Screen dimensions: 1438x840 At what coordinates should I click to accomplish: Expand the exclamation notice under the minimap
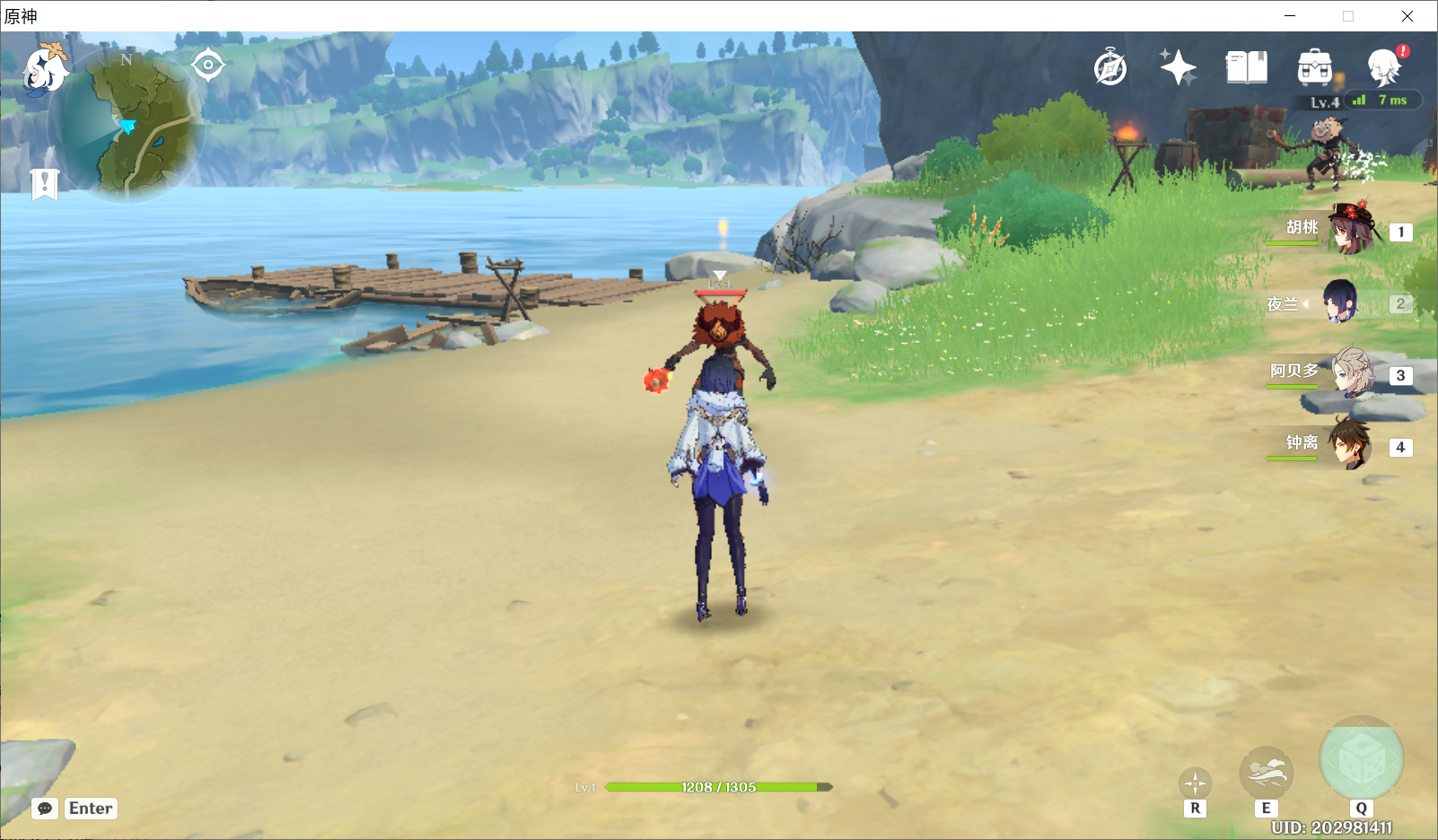(44, 185)
